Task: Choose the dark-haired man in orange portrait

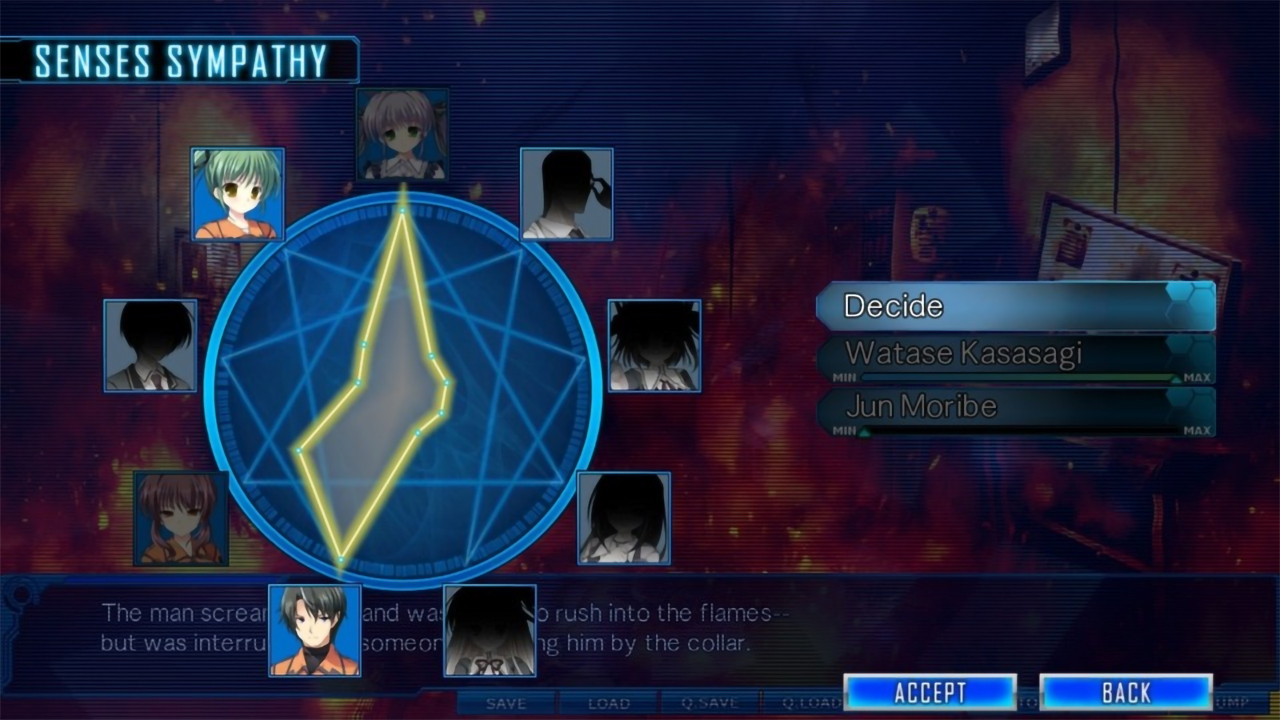Action: pos(314,630)
